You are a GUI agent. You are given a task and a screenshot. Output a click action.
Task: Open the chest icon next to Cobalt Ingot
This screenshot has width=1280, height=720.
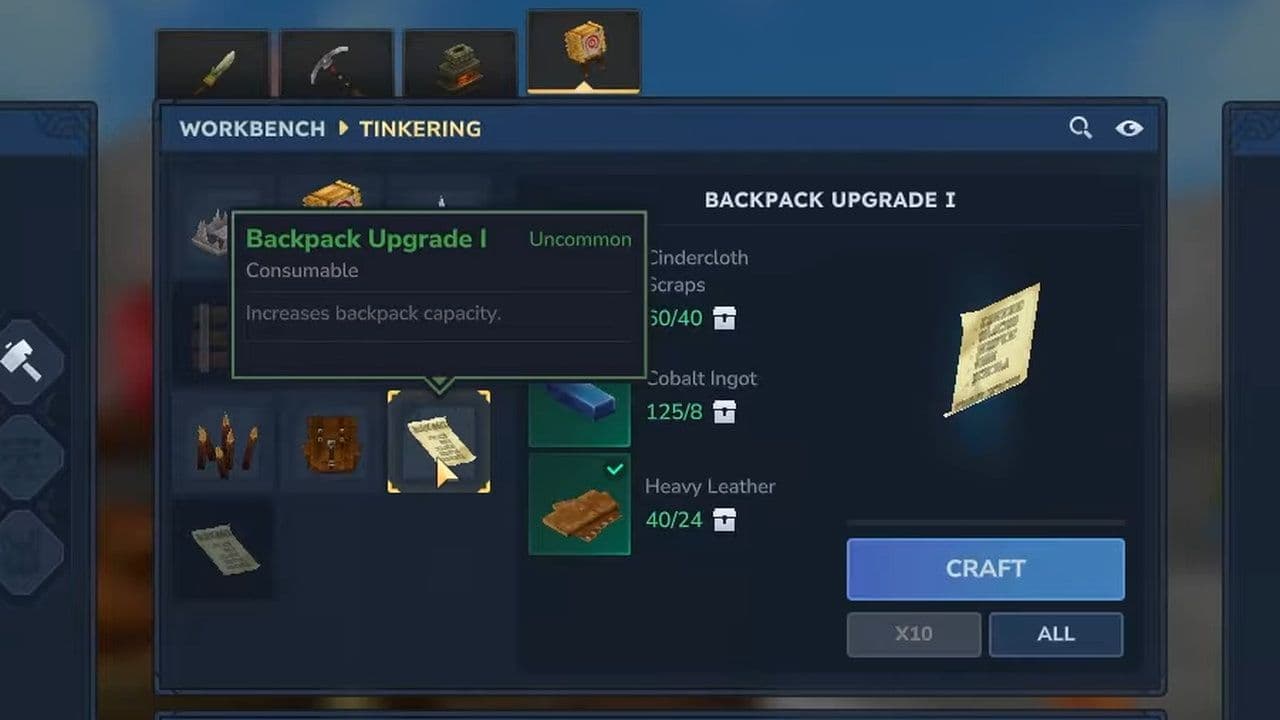pyautogui.click(x=723, y=411)
